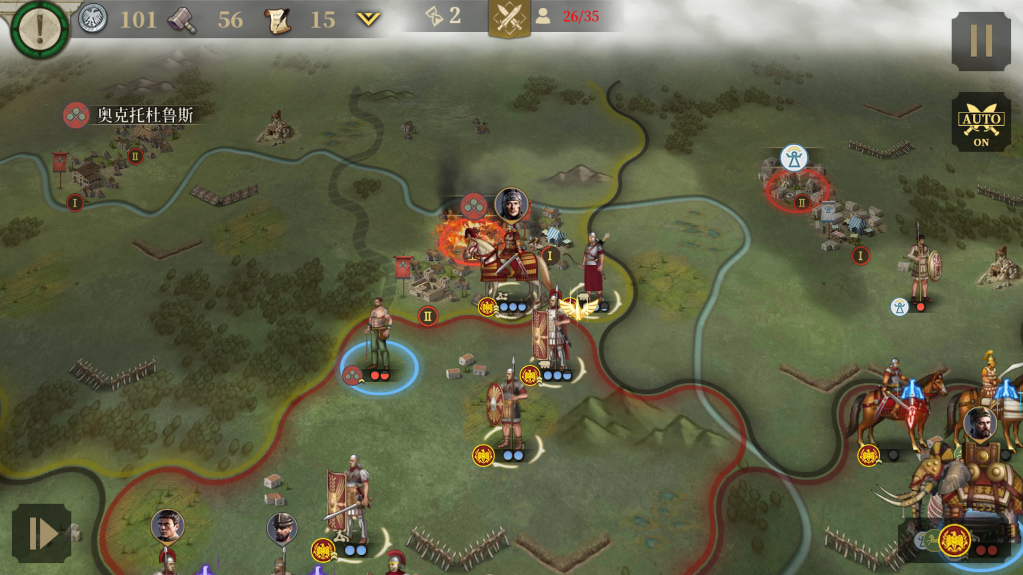
Task: Select the city label 奥克托杜鲁斯
Action: (144, 115)
